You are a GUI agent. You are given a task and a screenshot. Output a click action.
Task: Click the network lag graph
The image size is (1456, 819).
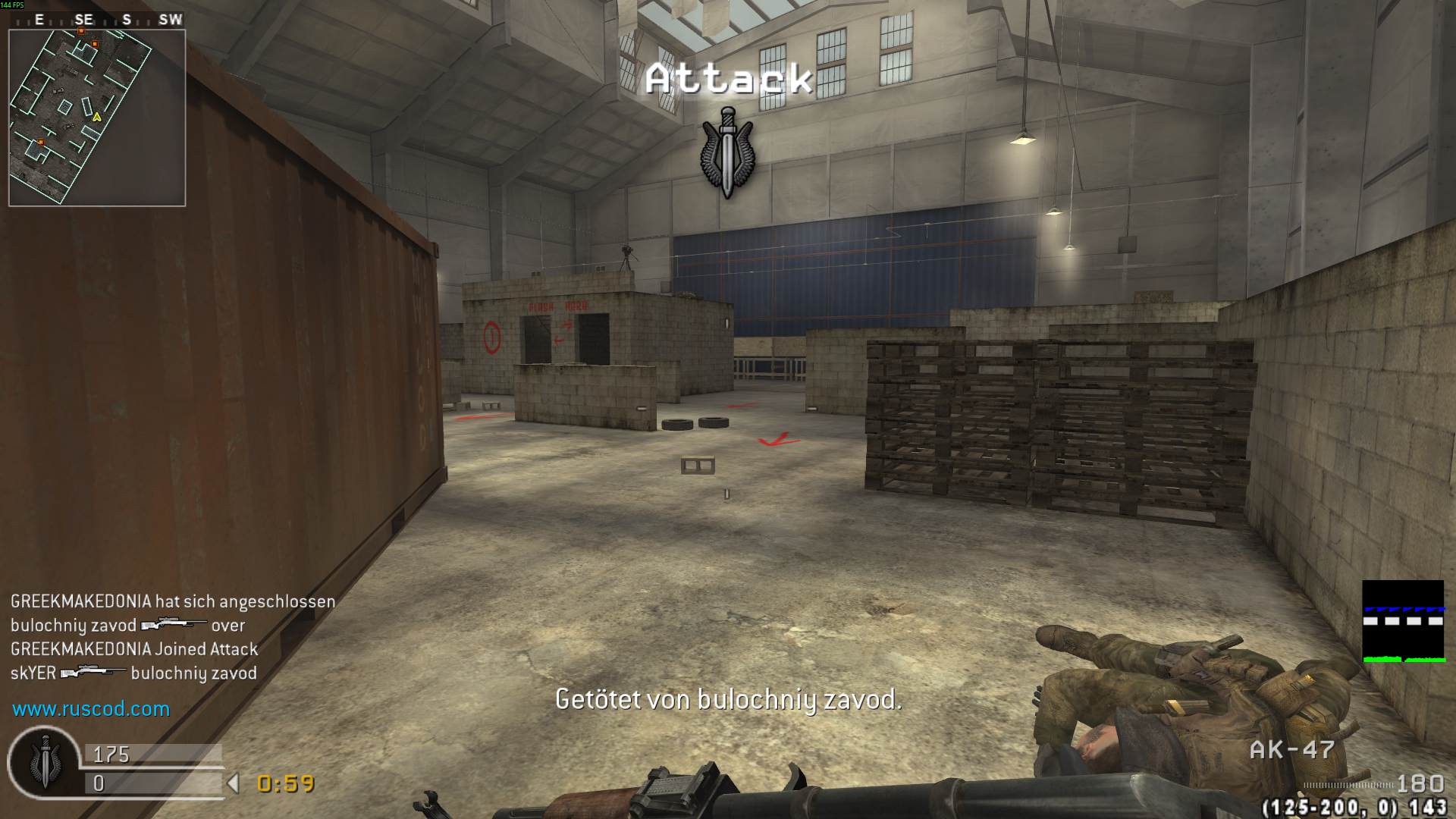coord(1402,622)
